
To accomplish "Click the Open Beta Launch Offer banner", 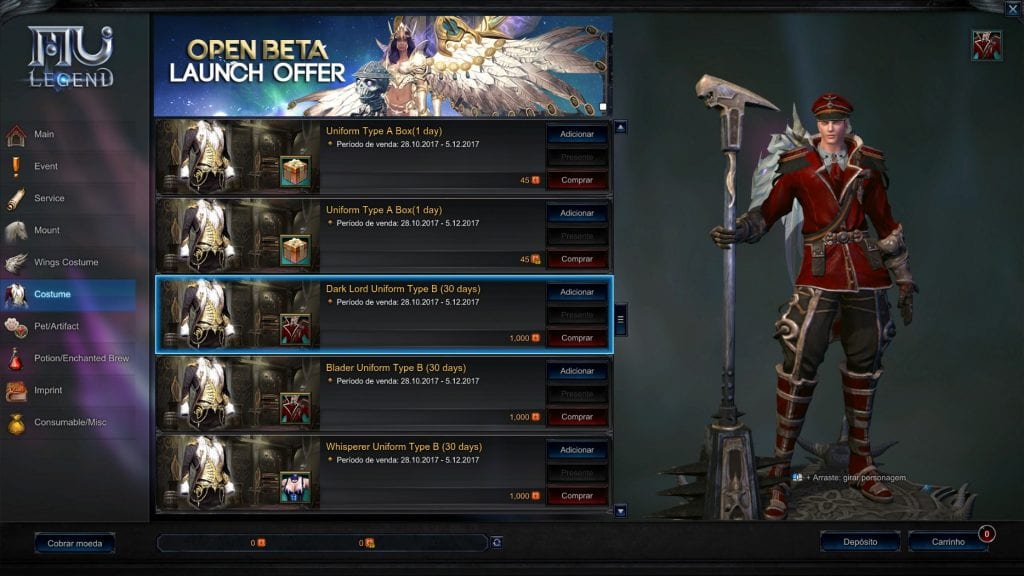I will [383, 66].
